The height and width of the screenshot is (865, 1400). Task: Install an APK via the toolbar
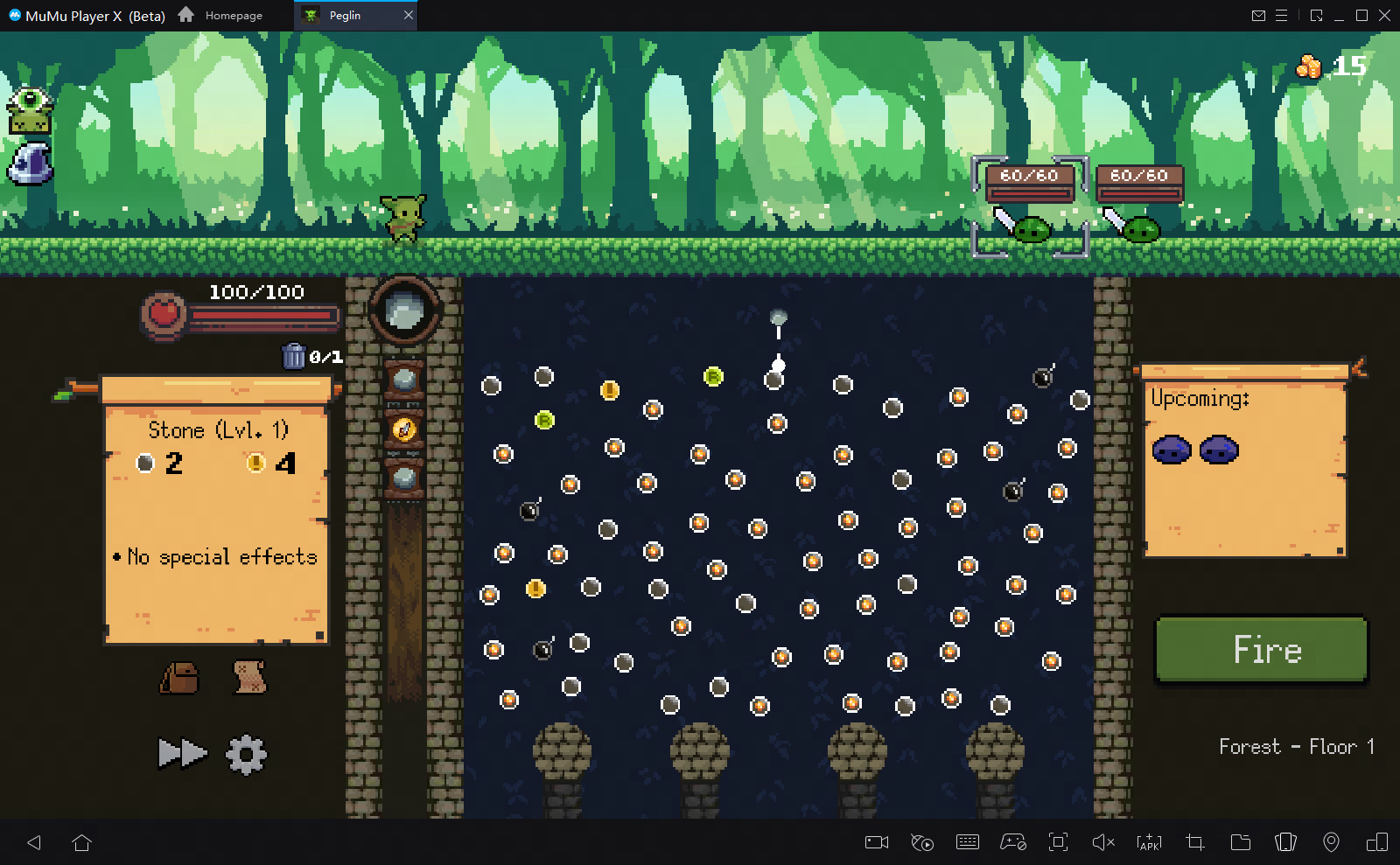click(1147, 842)
